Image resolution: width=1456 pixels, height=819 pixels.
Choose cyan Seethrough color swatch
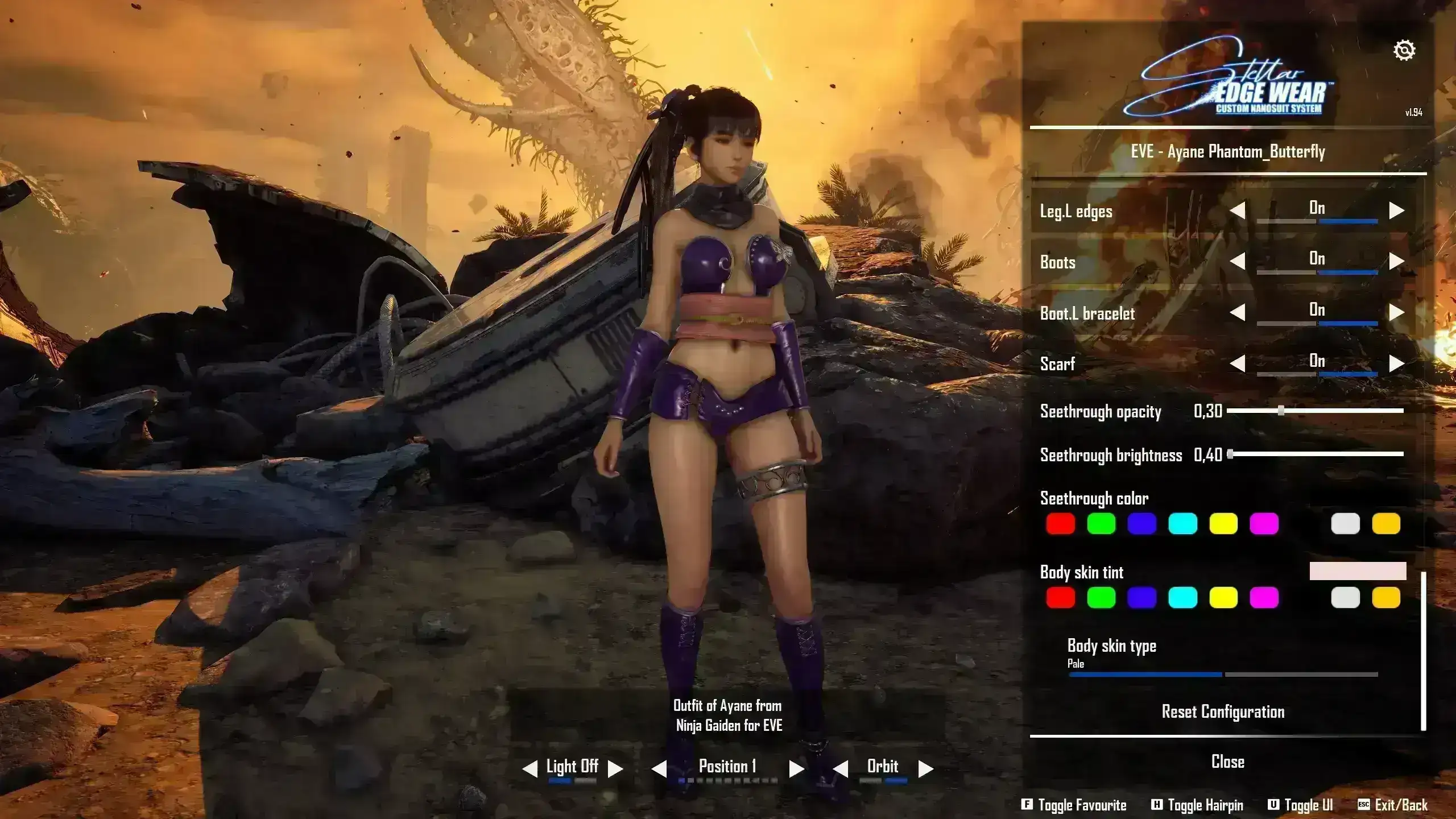click(x=1182, y=524)
